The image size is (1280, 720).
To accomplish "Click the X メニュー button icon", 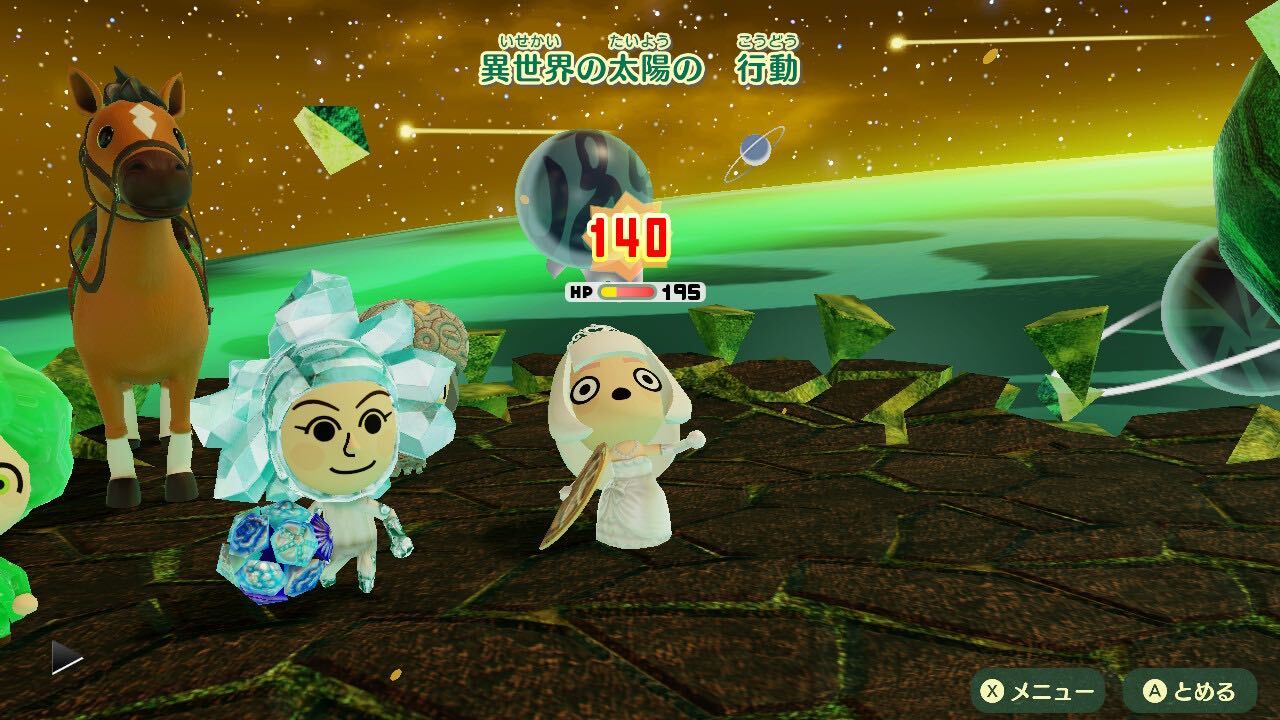I will (x=993, y=690).
